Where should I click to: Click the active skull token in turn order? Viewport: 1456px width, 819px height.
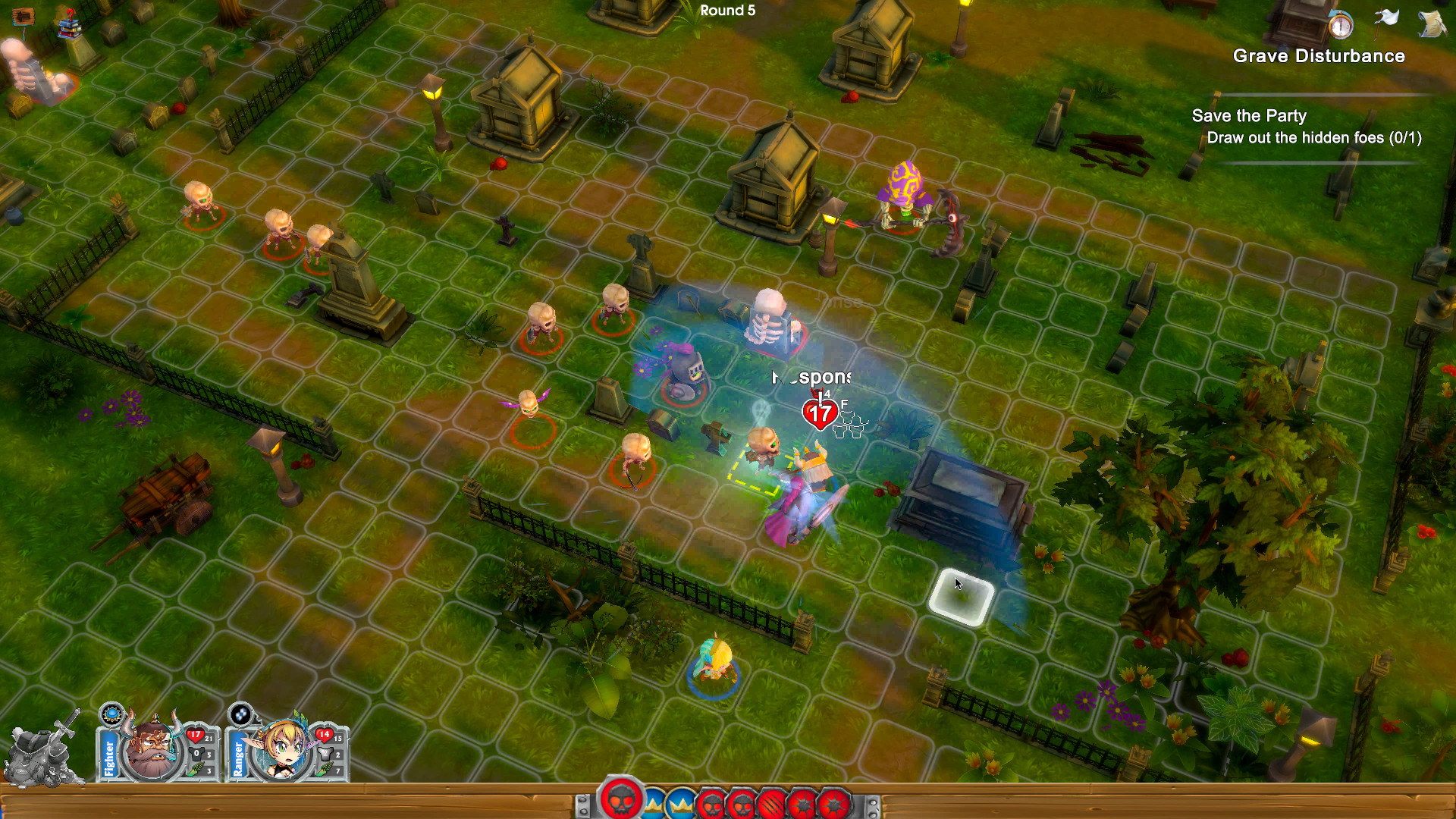click(x=621, y=802)
